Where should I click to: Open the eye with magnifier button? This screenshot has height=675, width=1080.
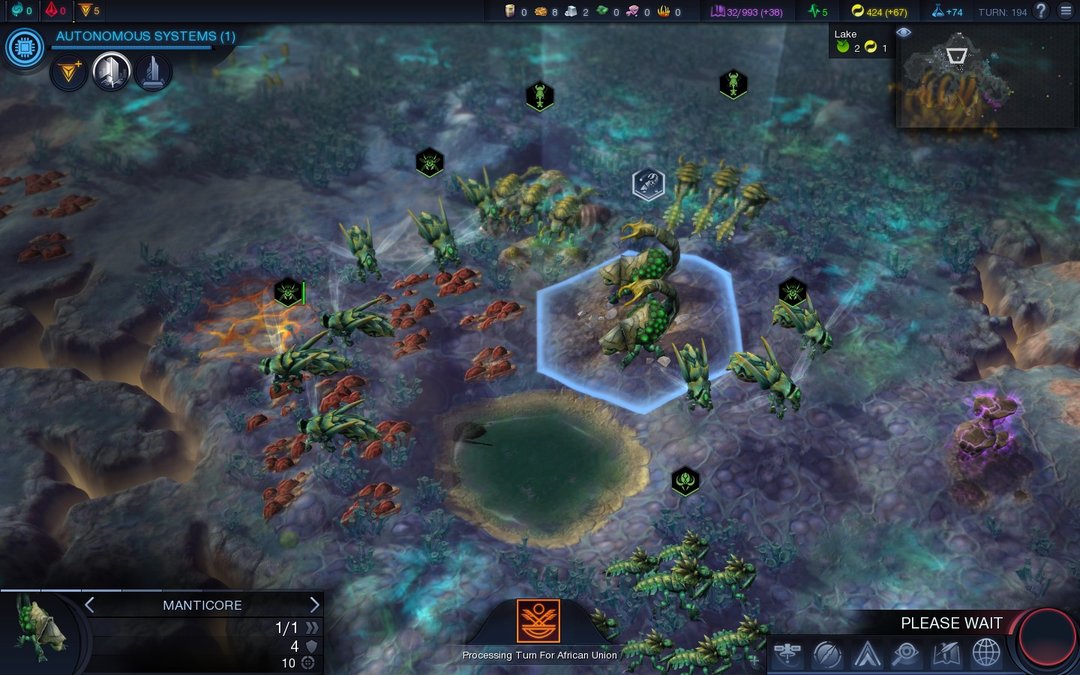click(x=906, y=654)
